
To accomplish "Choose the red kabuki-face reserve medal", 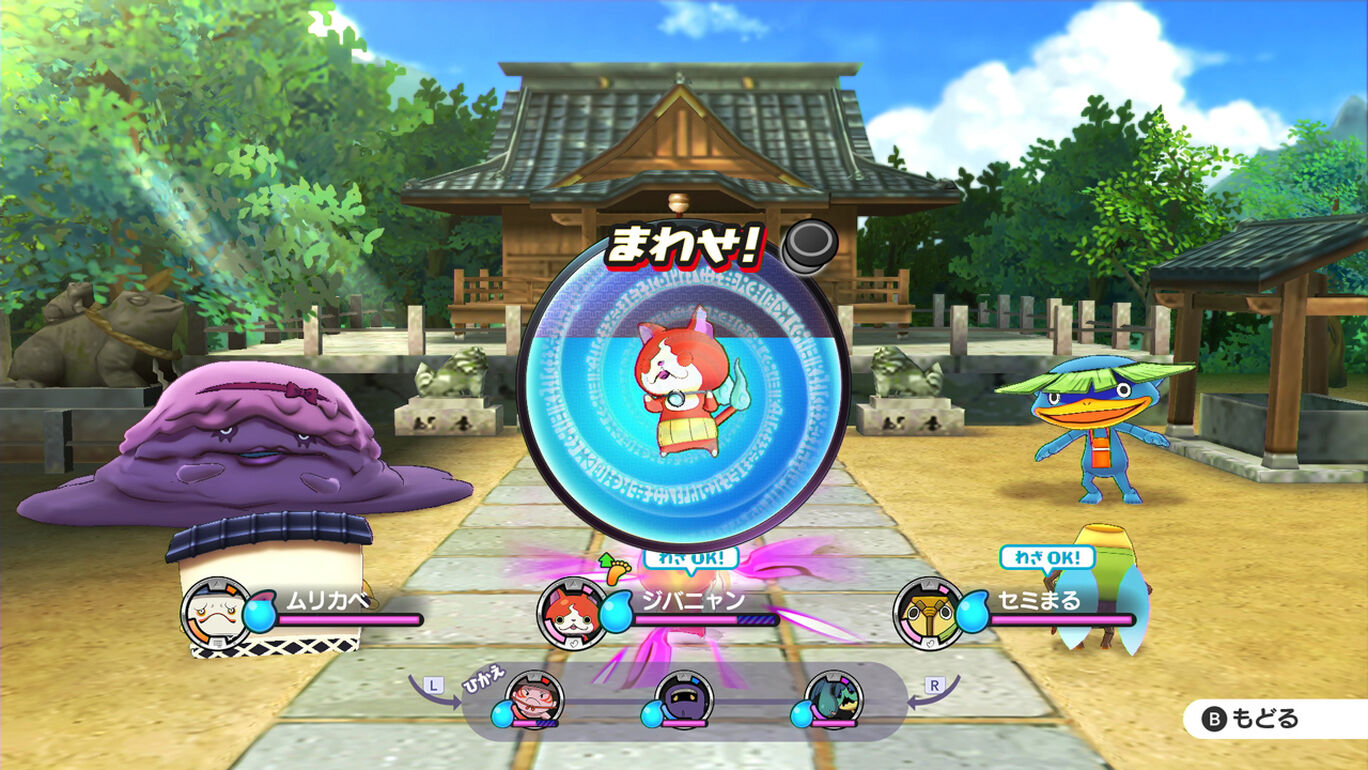I will (534, 699).
